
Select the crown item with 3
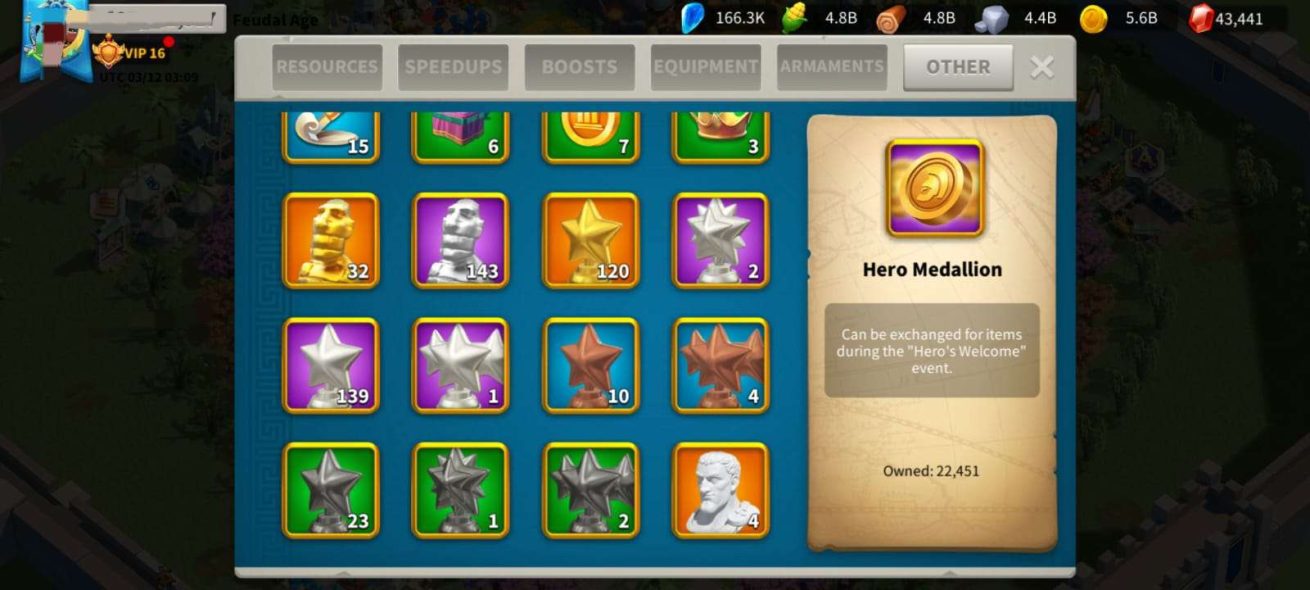(721, 136)
